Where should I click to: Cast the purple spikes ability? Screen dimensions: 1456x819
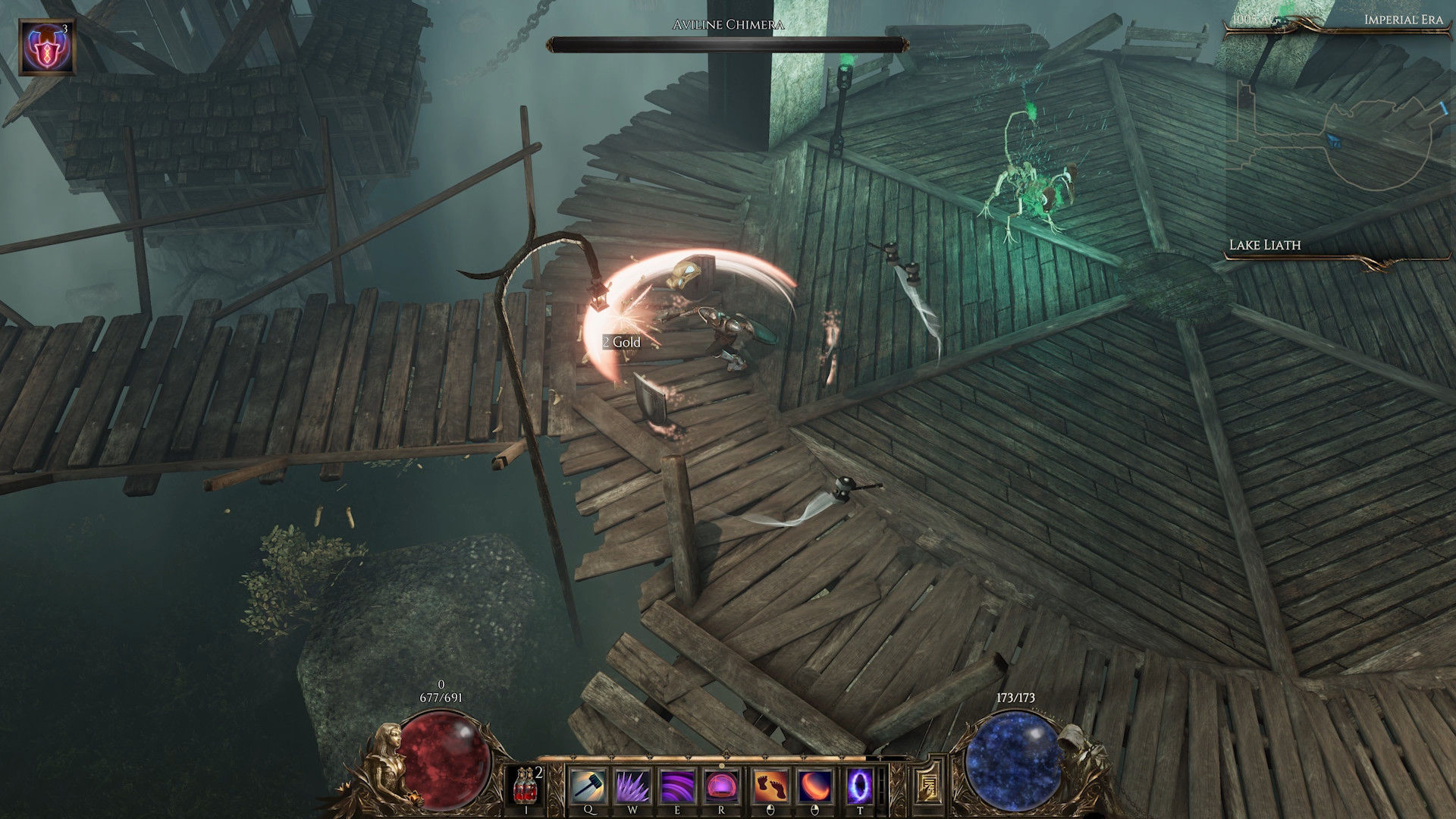click(x=632, y=786)
